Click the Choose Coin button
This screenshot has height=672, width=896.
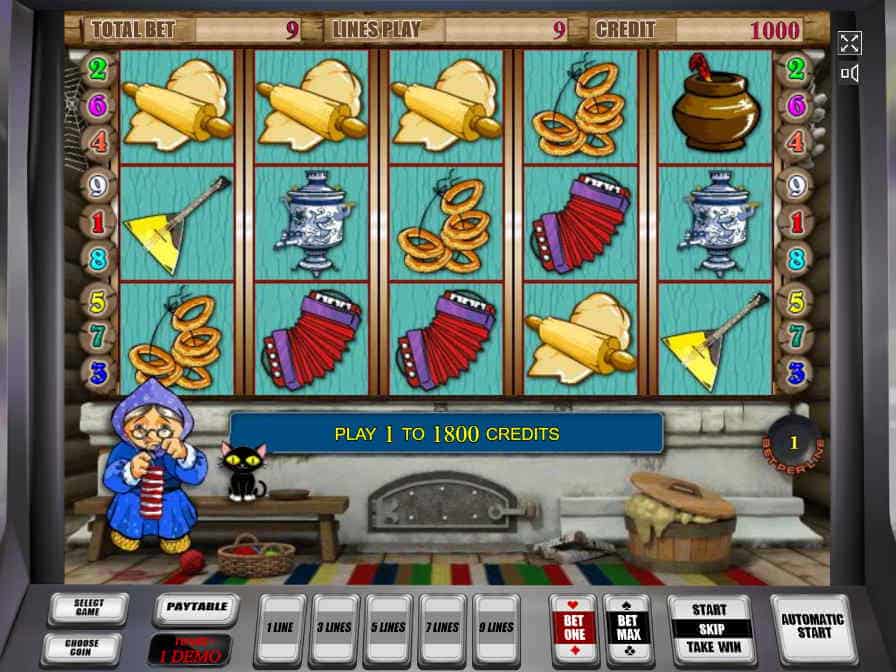point(82,647)
